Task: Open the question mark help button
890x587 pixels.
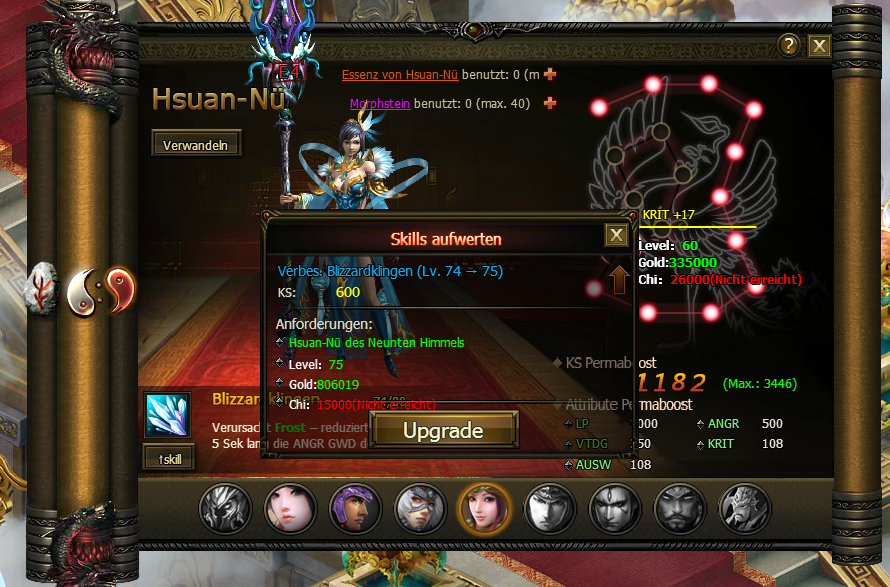Action: point(789,46)
